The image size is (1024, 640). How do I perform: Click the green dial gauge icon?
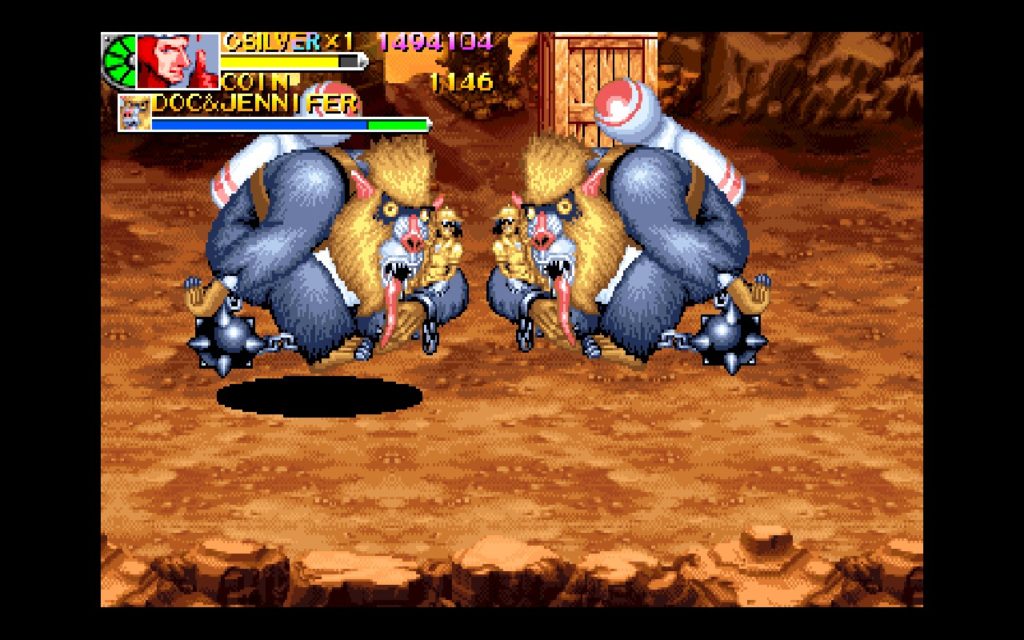[118, 62]
